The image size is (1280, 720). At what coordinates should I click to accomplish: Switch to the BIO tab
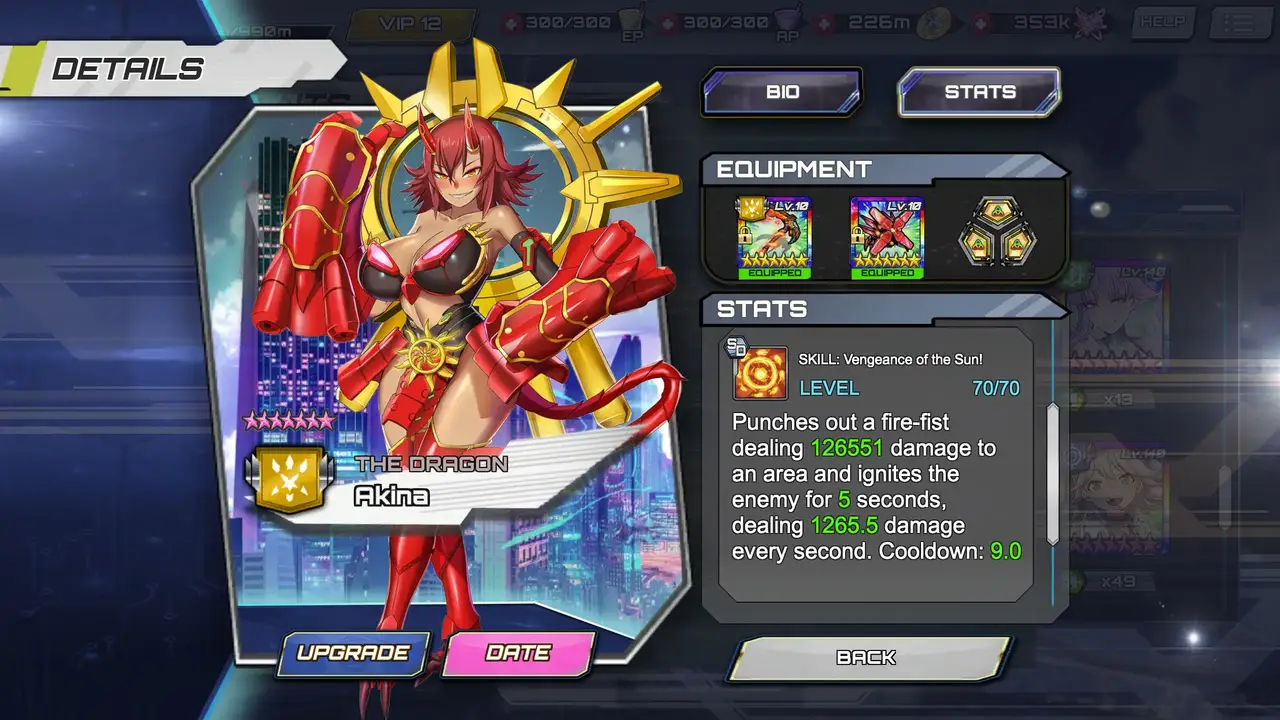(781, 92)
